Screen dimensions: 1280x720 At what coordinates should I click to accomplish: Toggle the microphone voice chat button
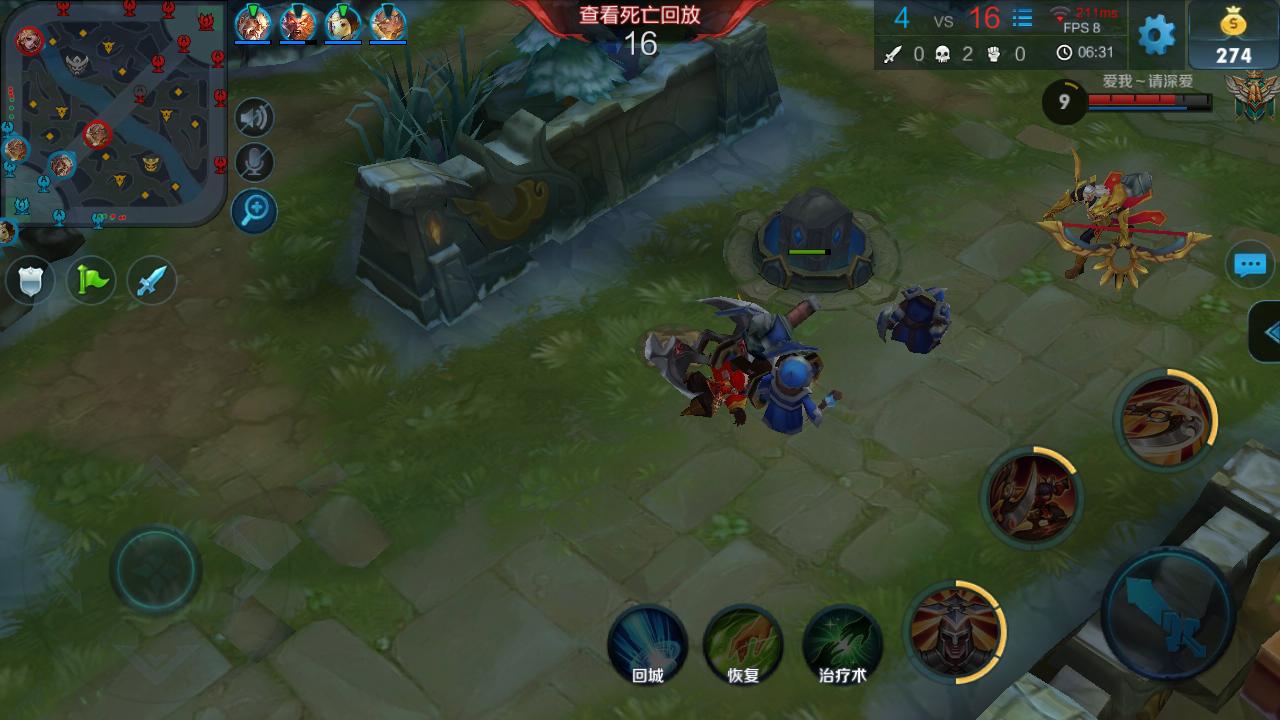[255, 163]
